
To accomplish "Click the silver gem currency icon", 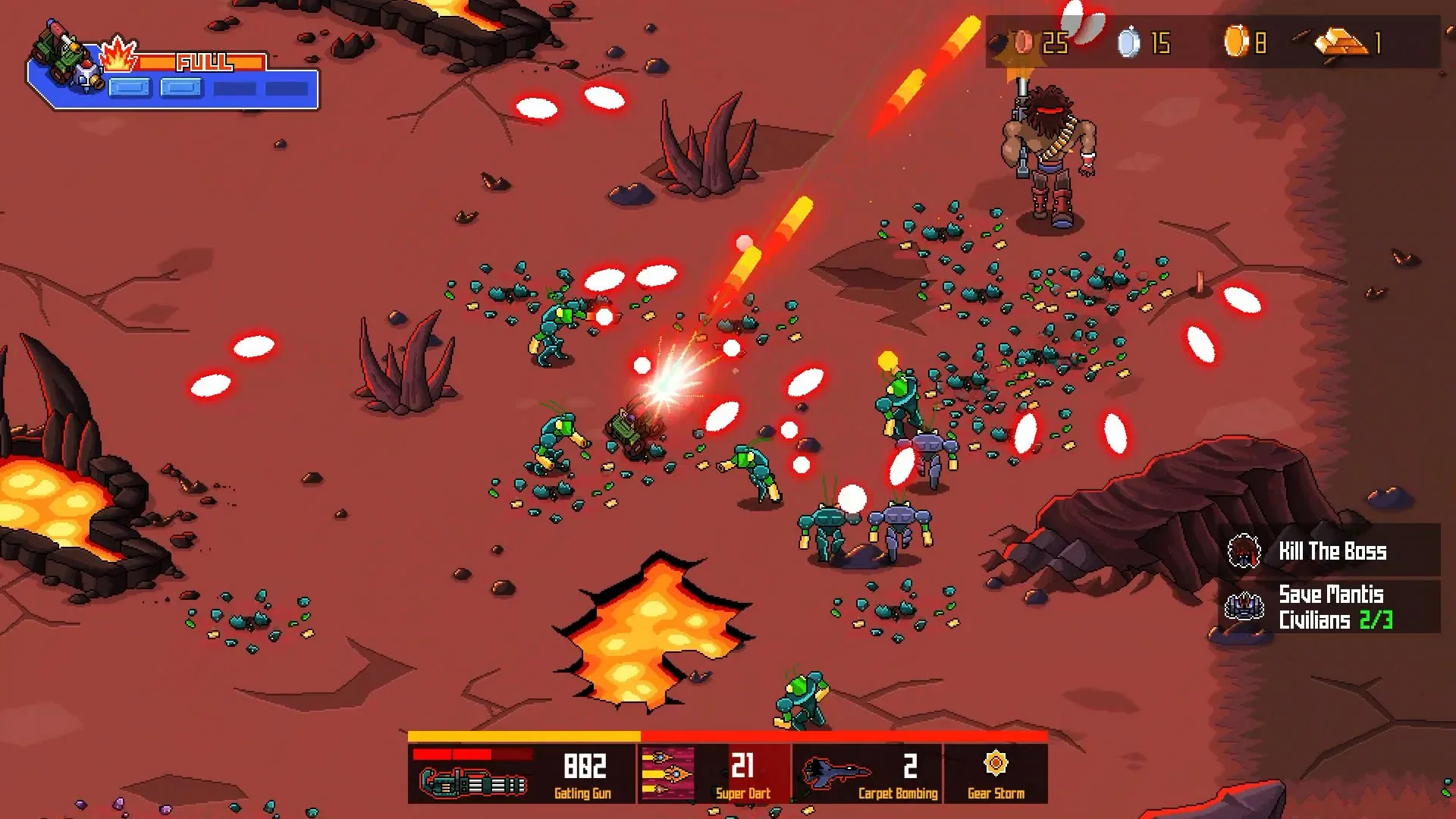I will pyautogui.click(x=1128, y=42).
